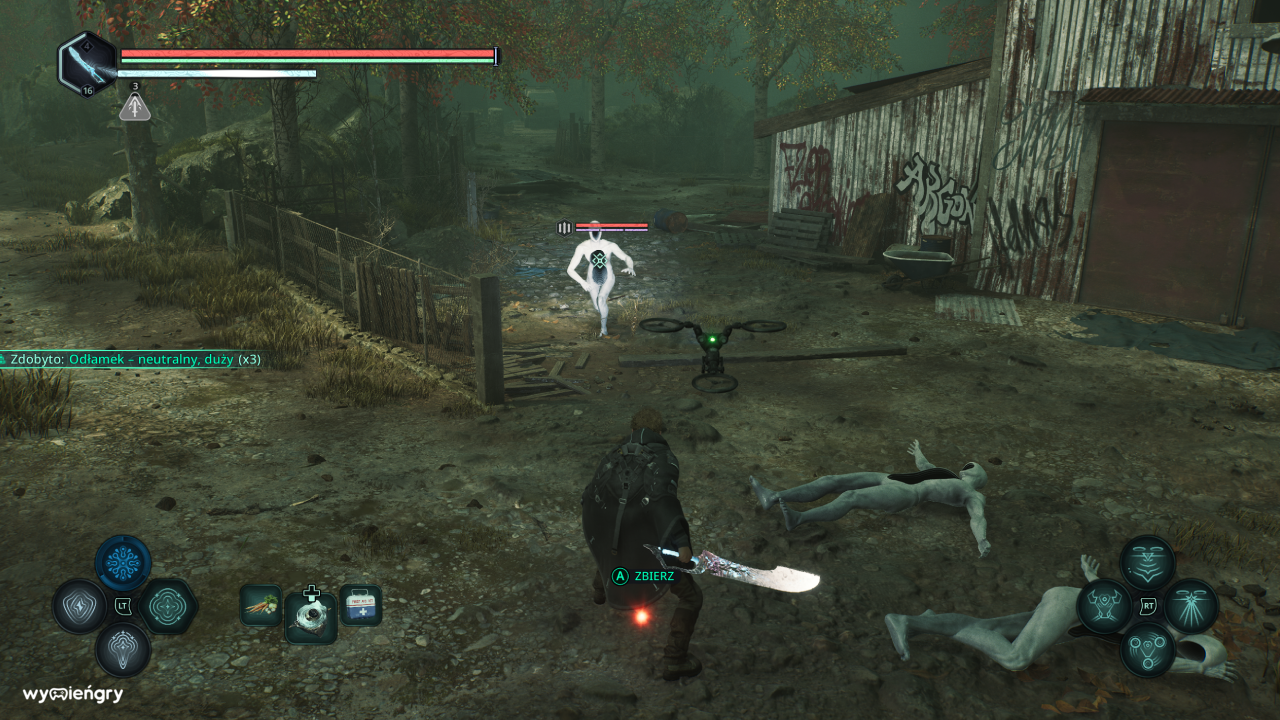Image resolution: width=1280 pixels, height=720 pixels.
Task: Activate the teardrop-shaped ability icon
Action: click(123, 649)
